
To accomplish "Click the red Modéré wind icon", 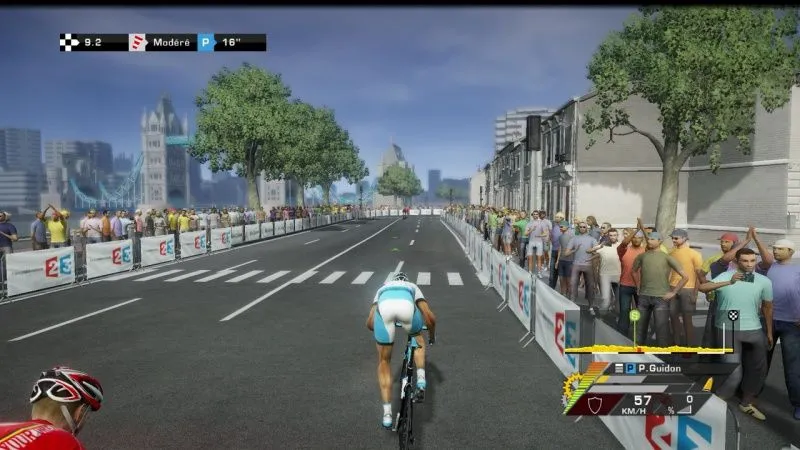I will point(138,42).
